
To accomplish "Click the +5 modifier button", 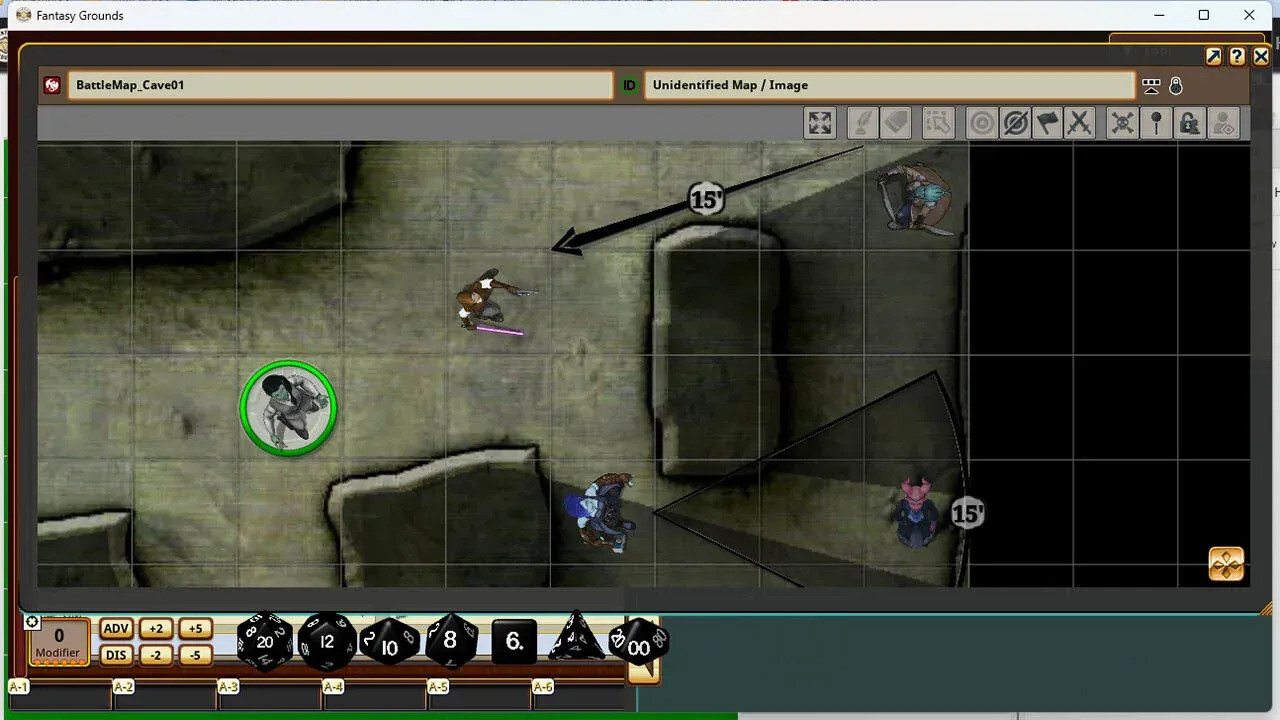I will click(195, 628).
